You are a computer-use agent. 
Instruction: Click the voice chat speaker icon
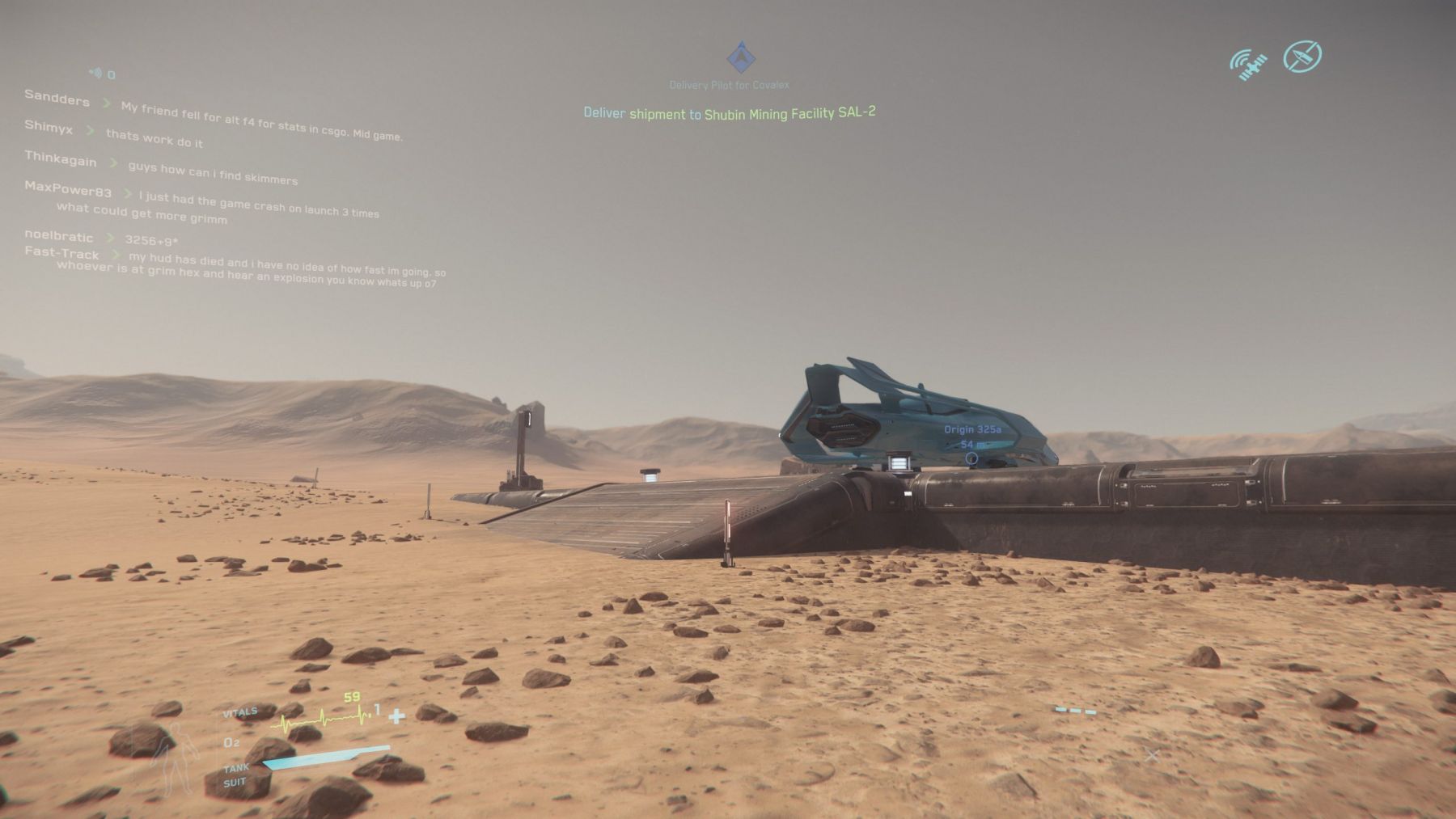96,74
